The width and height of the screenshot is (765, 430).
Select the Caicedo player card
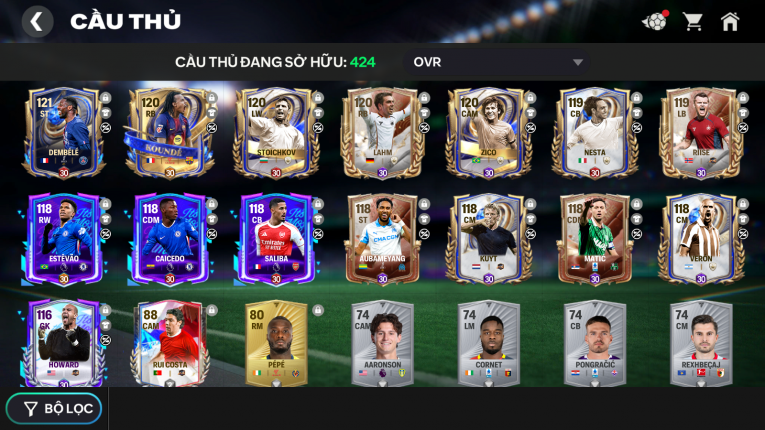169,239
